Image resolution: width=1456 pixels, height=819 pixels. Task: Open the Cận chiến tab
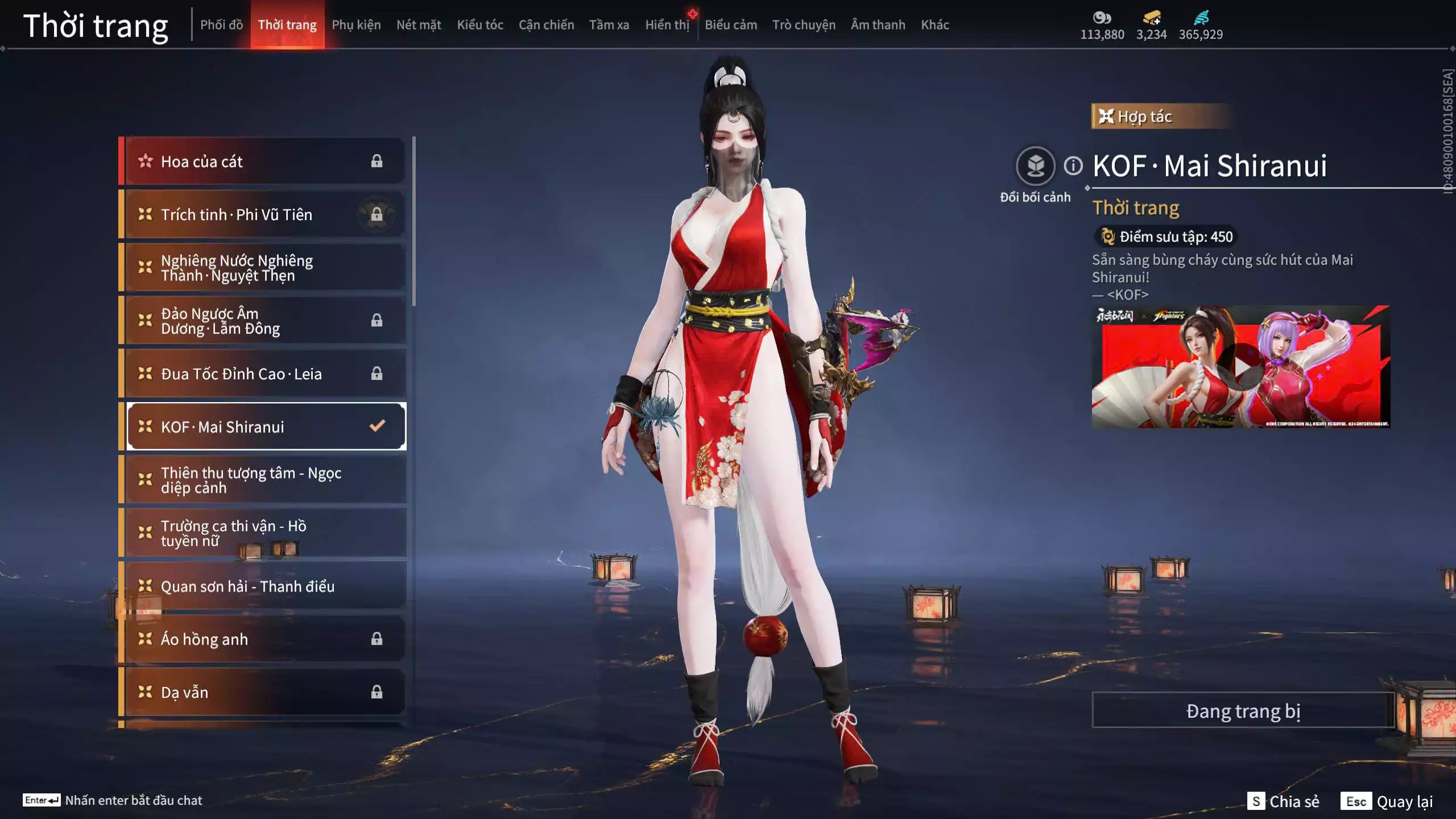[x=546, y=25]
